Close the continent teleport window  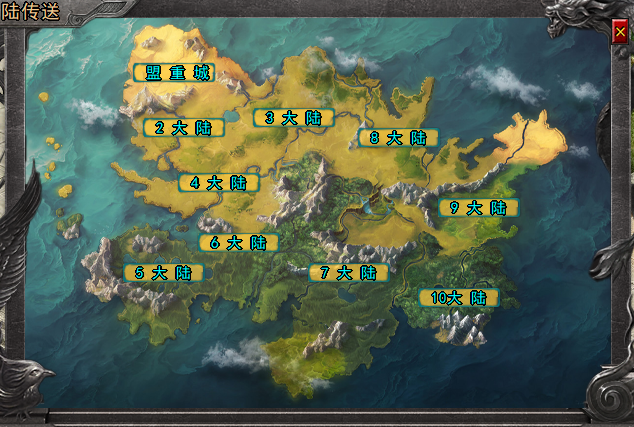click(620, 33)
